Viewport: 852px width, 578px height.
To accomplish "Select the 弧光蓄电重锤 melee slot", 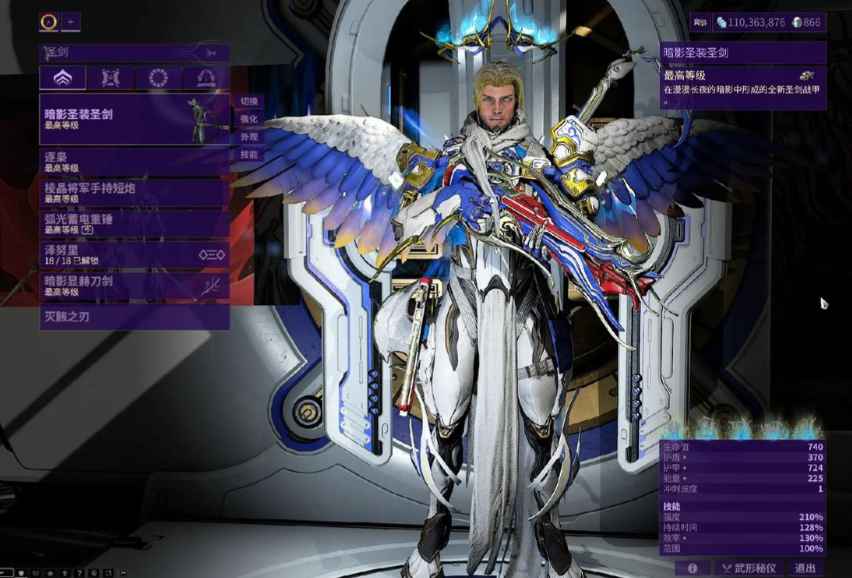I will point(134,223).
